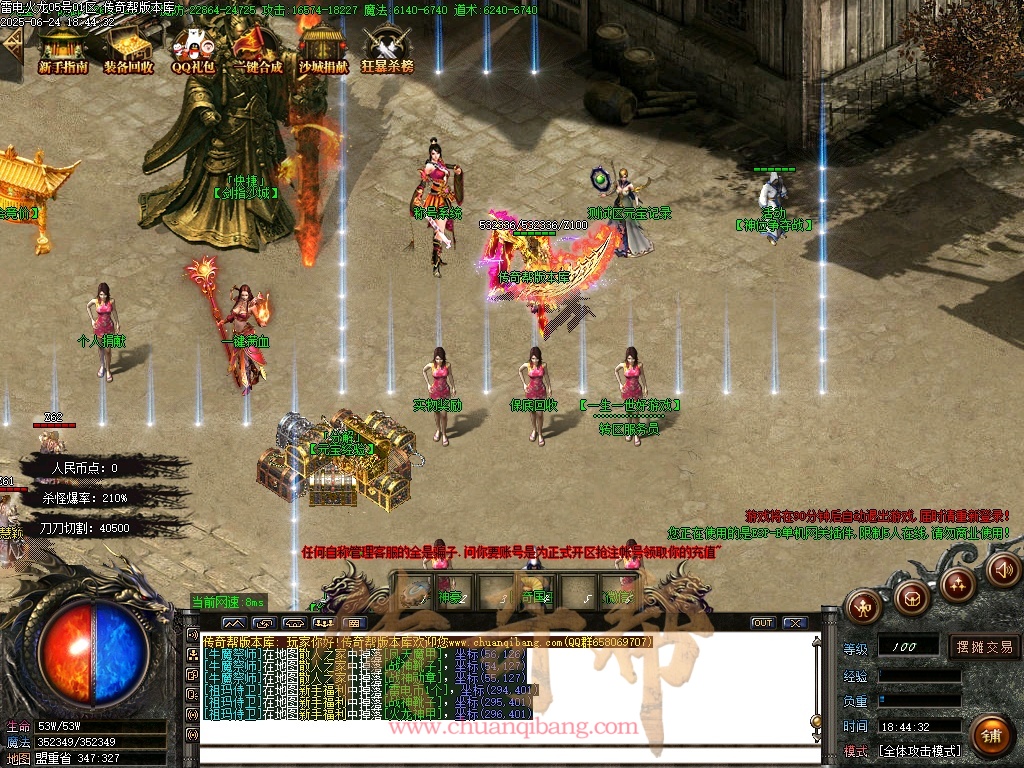The height and width of the screenshot is (768, 1024).
Task: Open the 装备回收 equipment recycle chest
Action: coord(128,49)
